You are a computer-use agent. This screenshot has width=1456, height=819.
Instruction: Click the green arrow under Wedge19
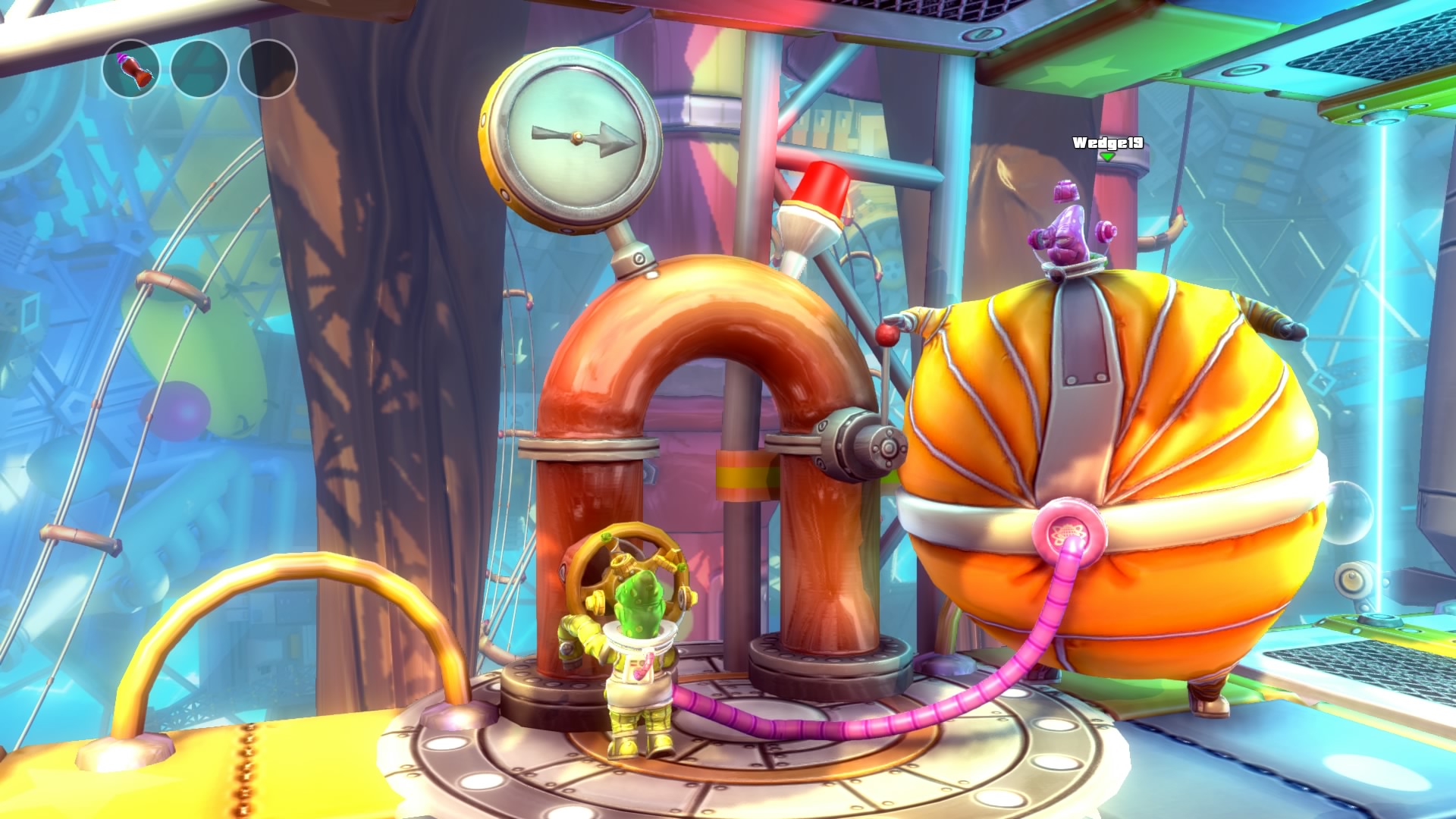(x=1107, y=158)
